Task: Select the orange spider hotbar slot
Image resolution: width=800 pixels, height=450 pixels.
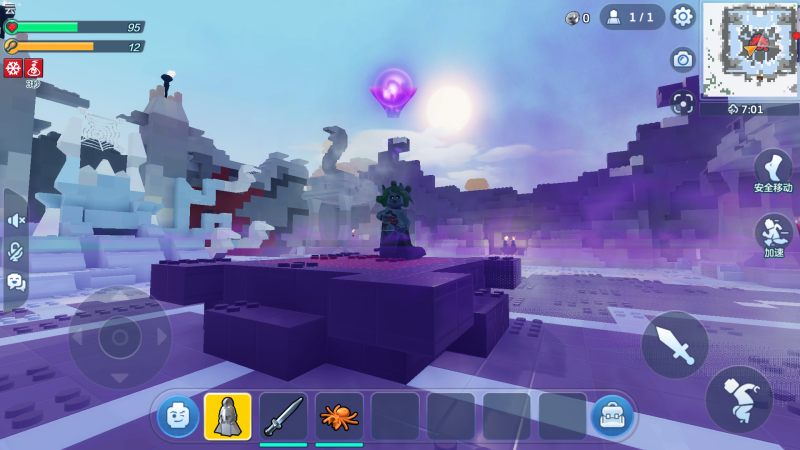Action: tap(339, 416)
